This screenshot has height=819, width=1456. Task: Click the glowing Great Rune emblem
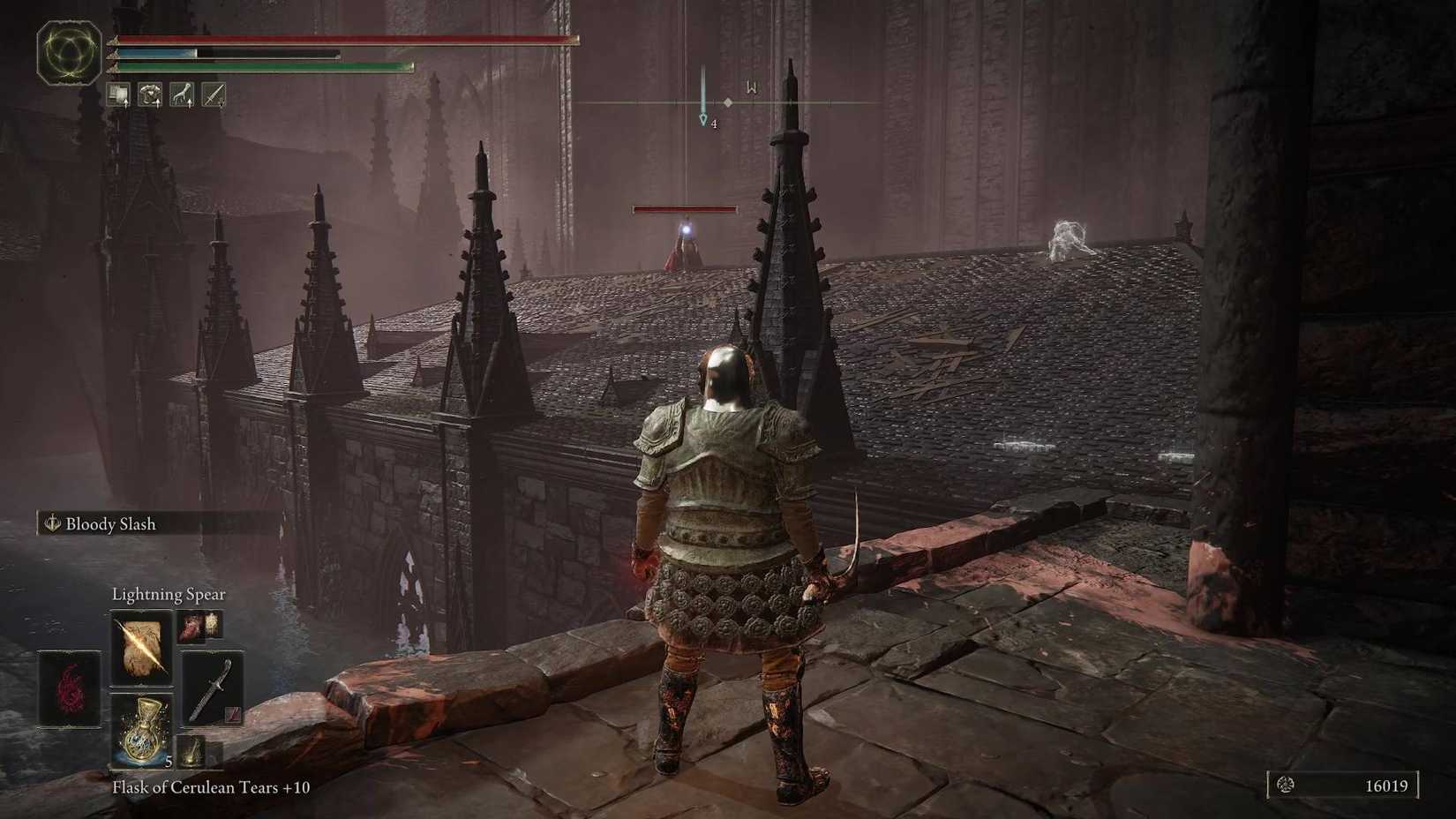click(x=69, y=53)
